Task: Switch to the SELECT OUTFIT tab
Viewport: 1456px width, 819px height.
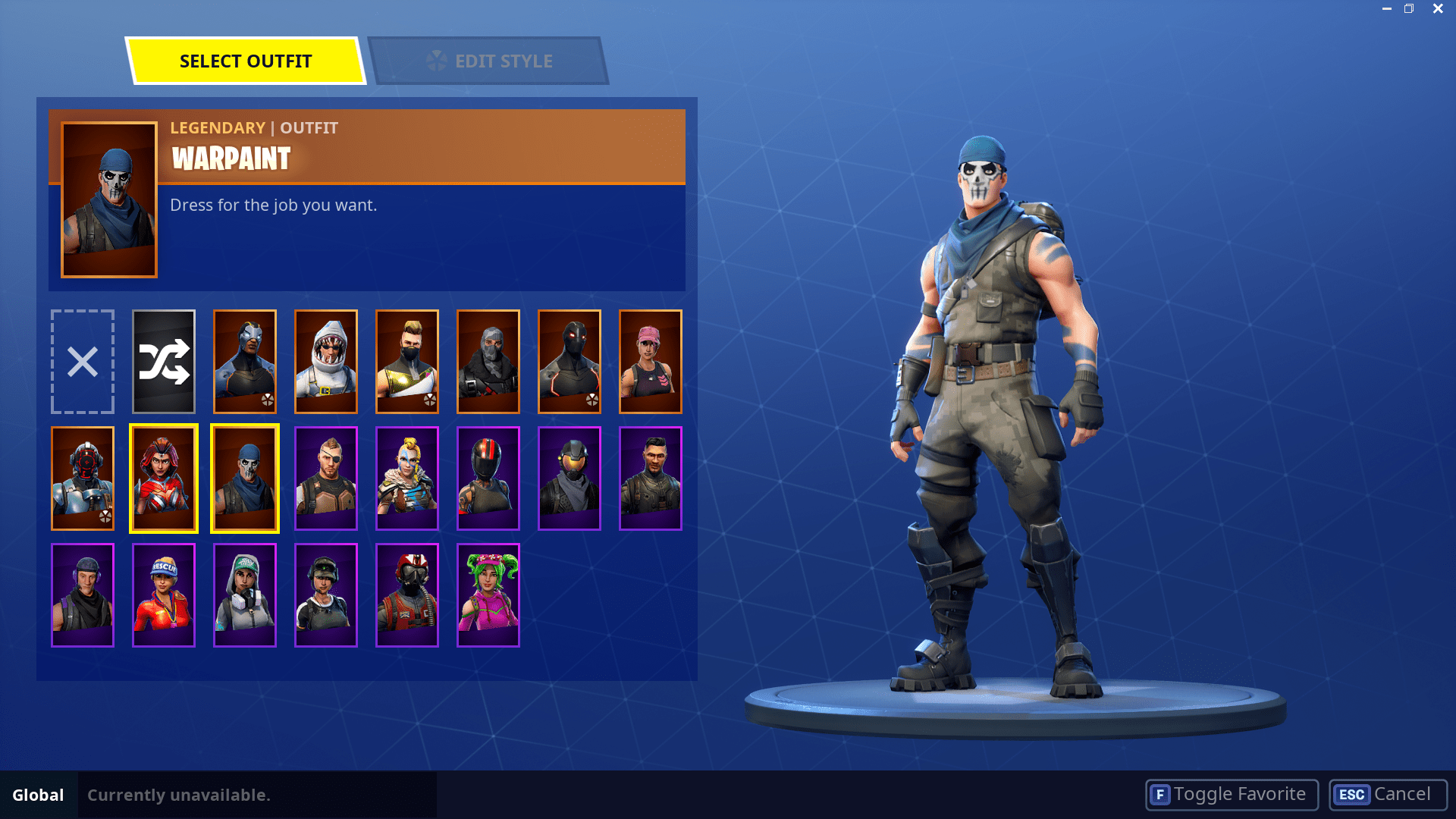Action: pos(246,61)
